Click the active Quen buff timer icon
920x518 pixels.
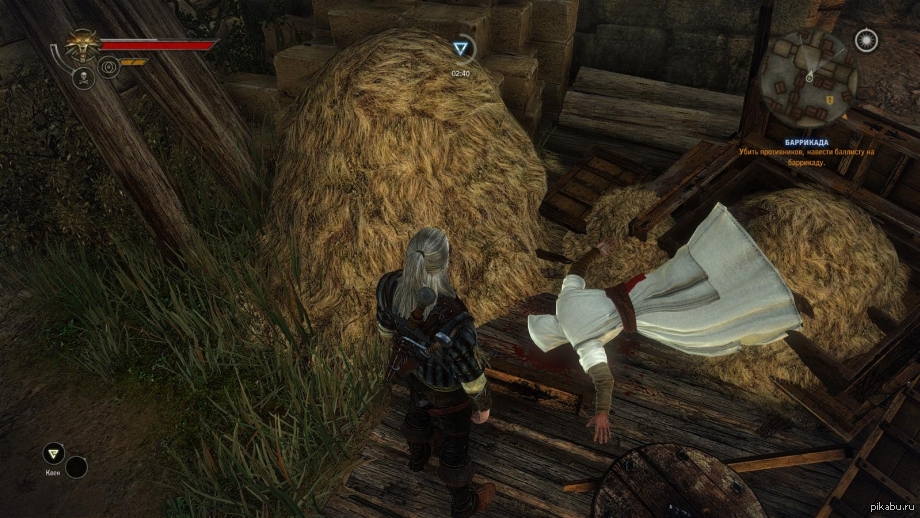click(x=460, y=48)
